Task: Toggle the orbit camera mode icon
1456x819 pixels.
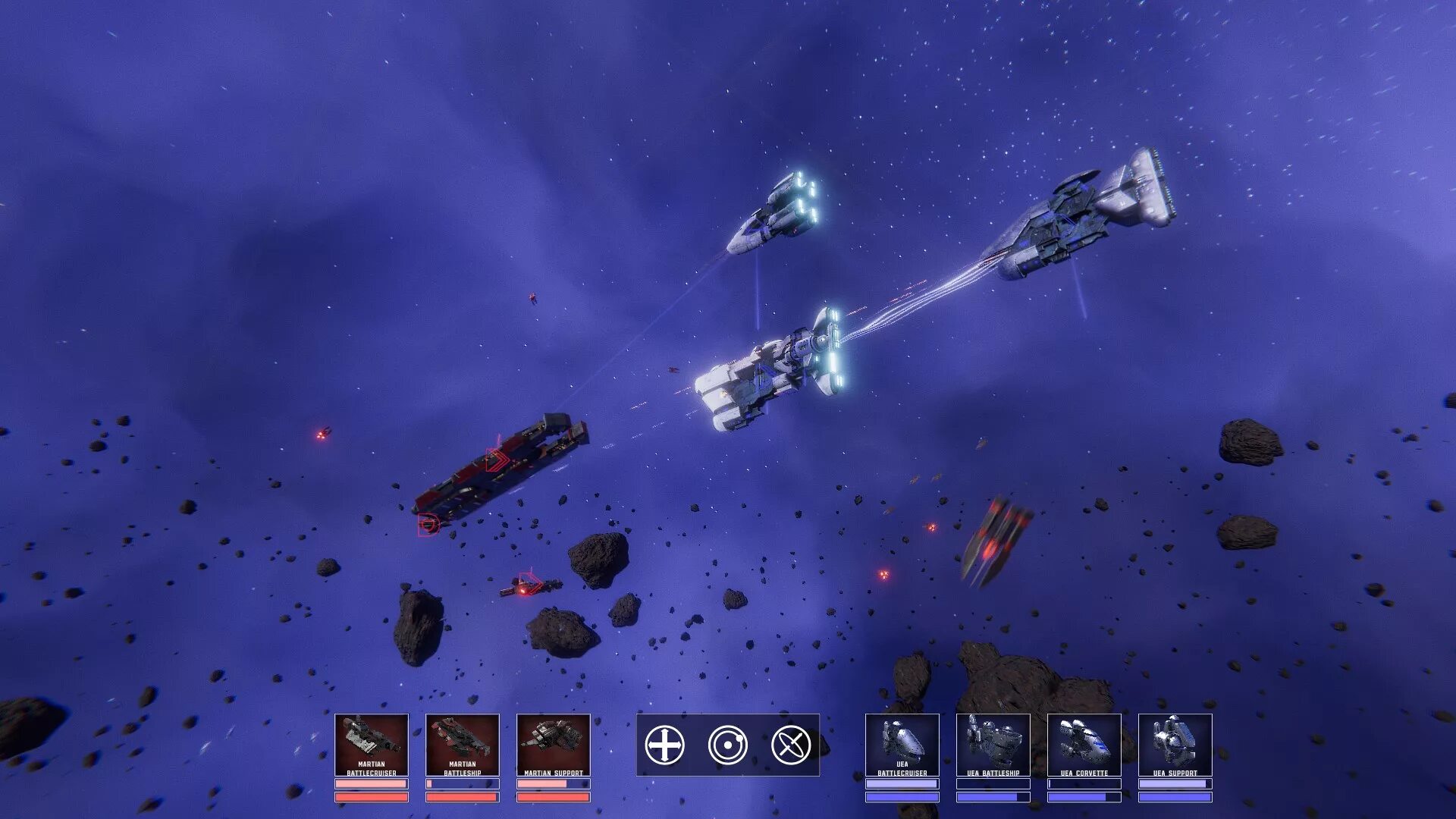Action: (727, 745)
